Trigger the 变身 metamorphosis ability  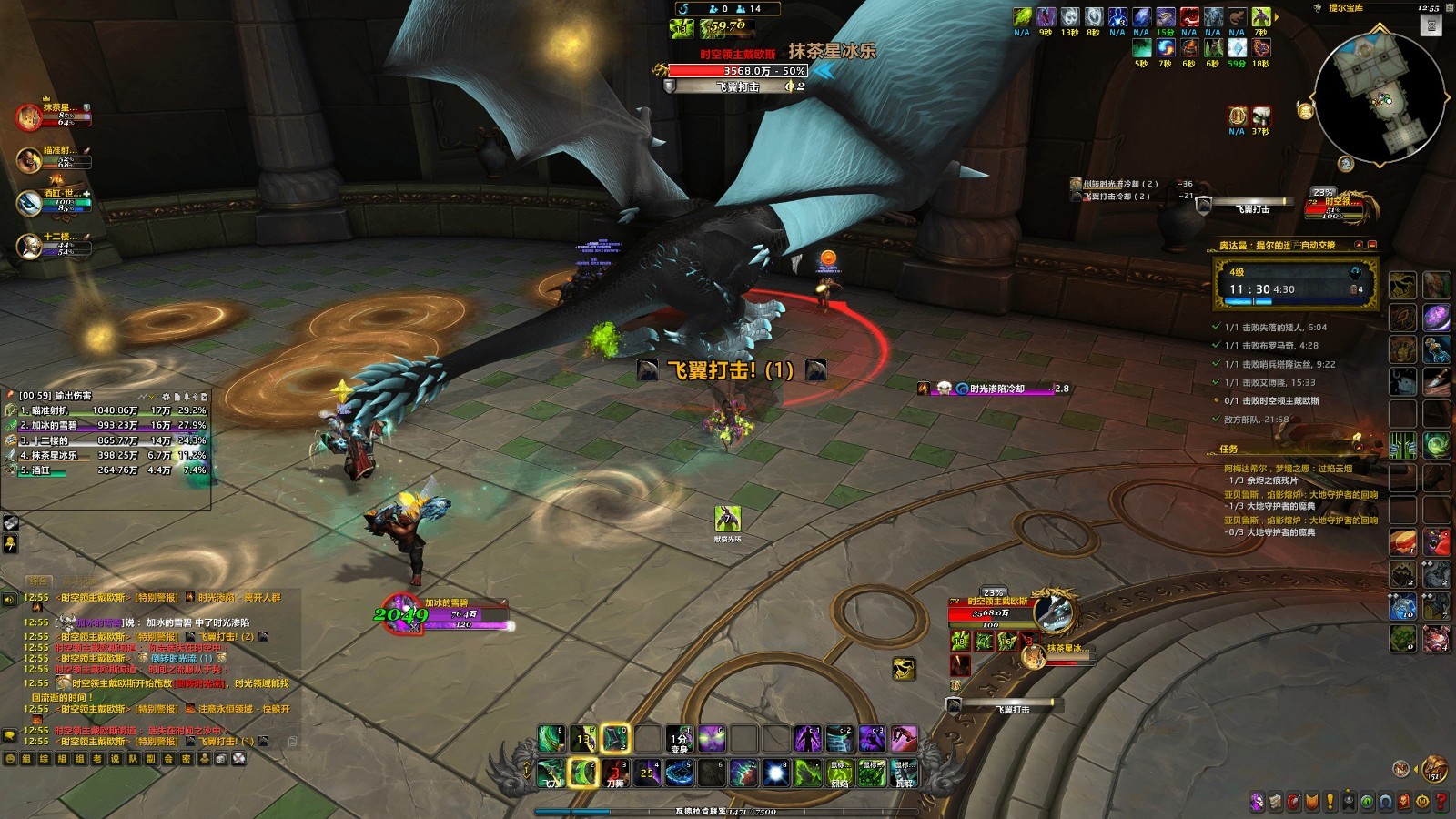tap(680, 739)
